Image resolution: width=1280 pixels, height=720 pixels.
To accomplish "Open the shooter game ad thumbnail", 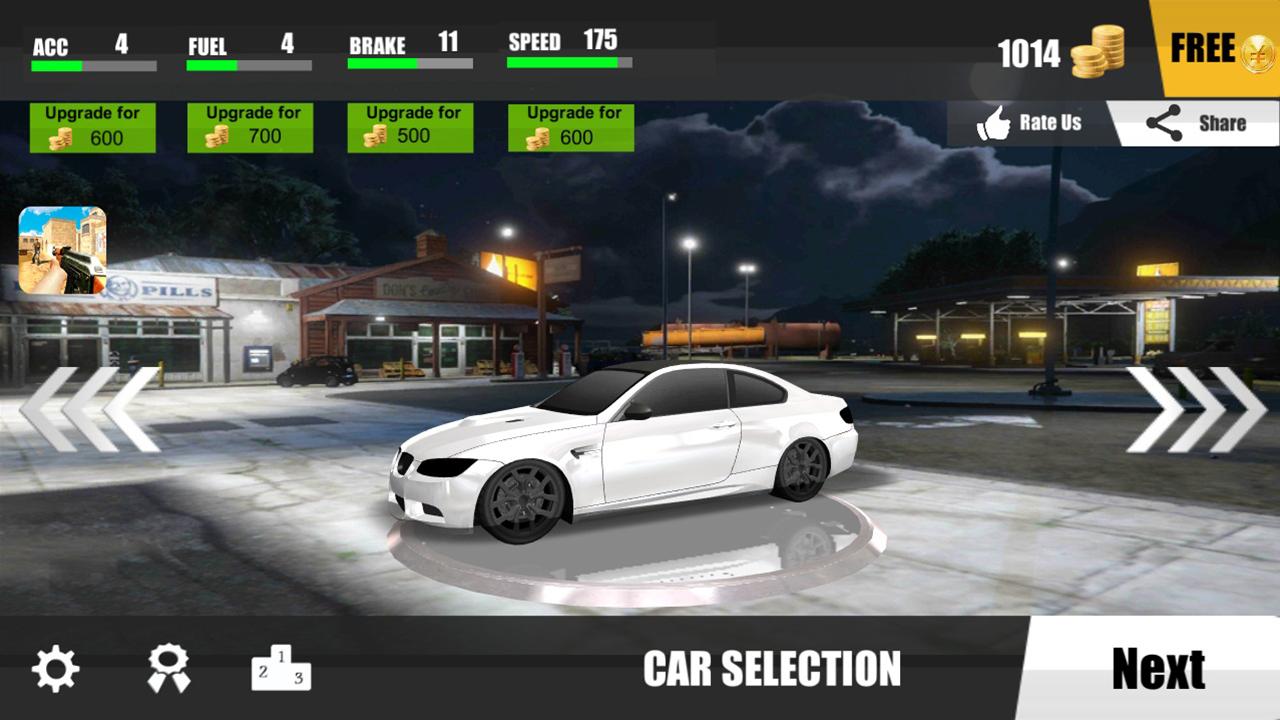I will 62,250.
